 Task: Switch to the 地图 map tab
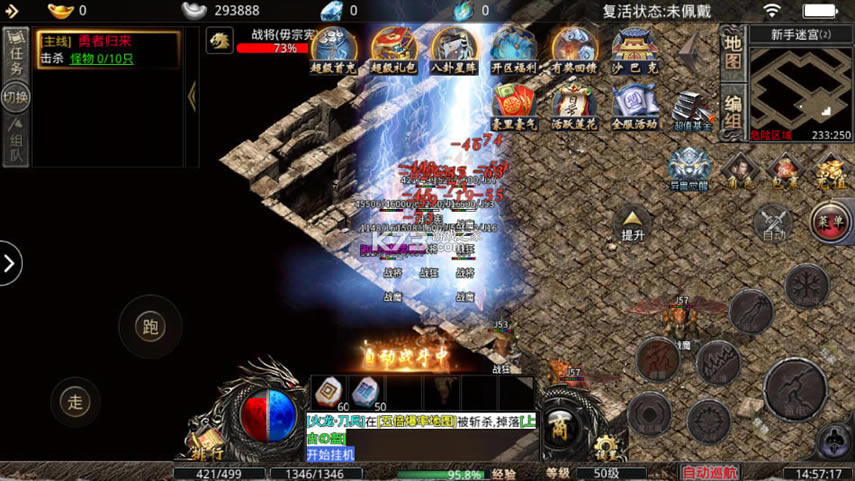(733, 52)
